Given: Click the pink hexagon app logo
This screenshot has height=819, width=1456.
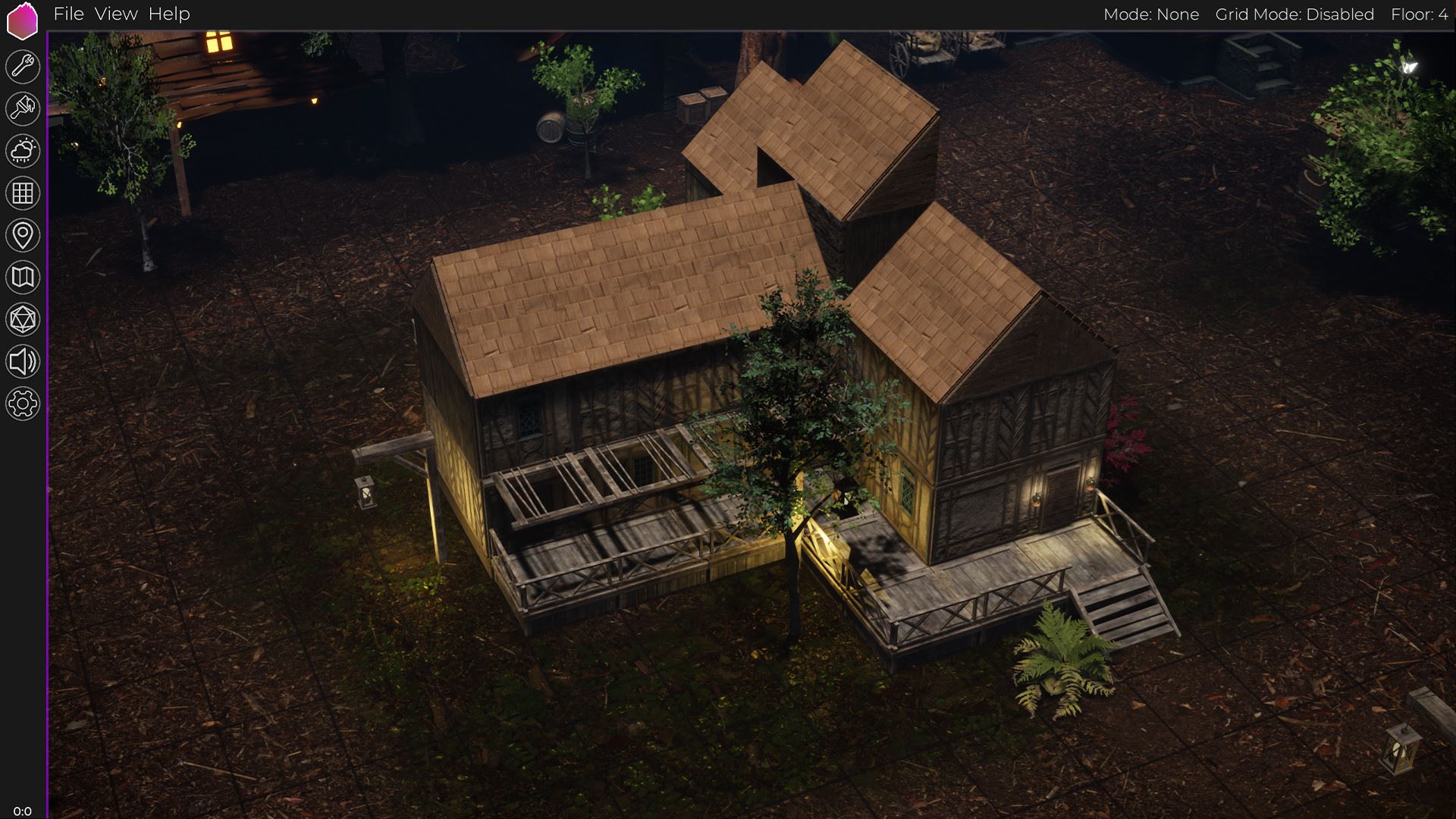Looking at the screenshot, I should coord(22,20).
